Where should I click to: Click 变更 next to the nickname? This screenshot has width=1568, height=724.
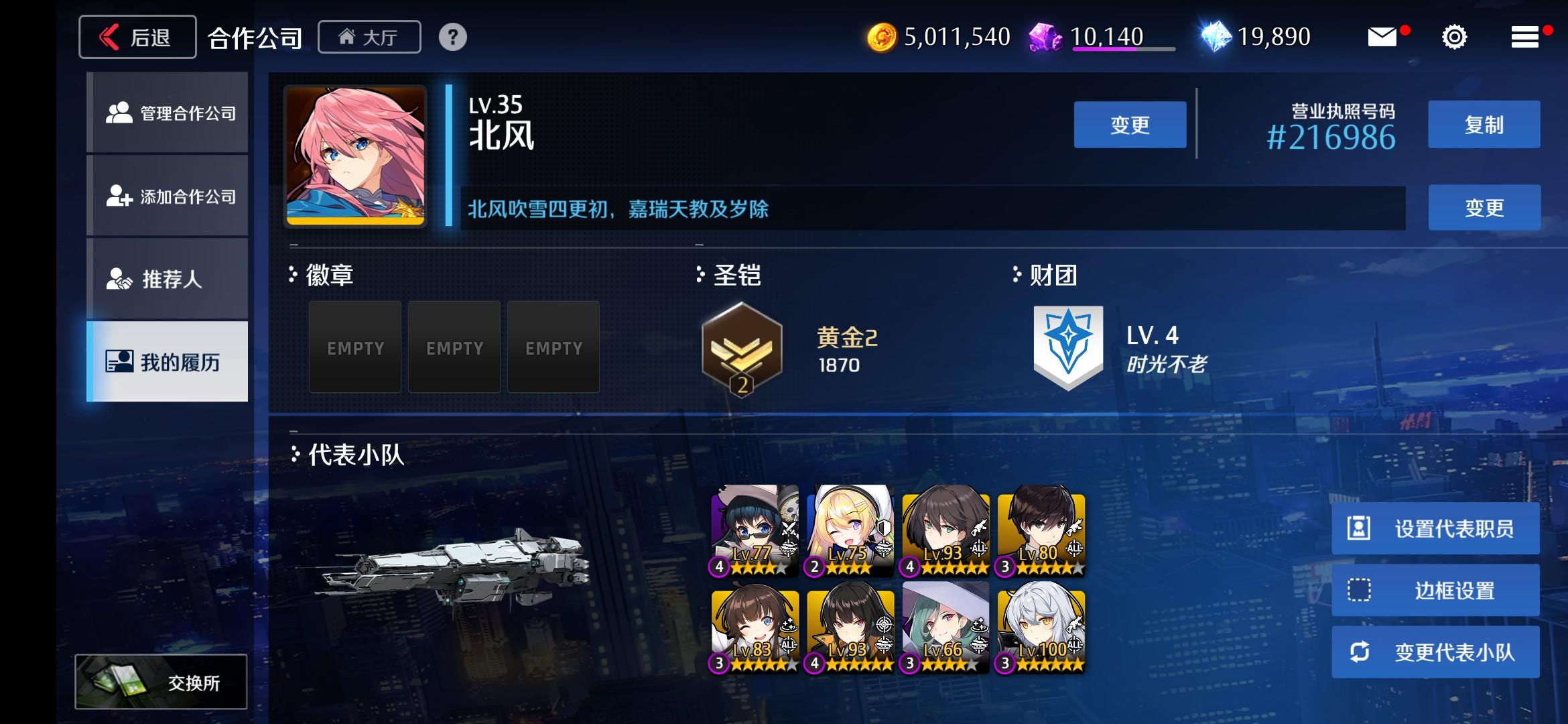[1129, 124]
